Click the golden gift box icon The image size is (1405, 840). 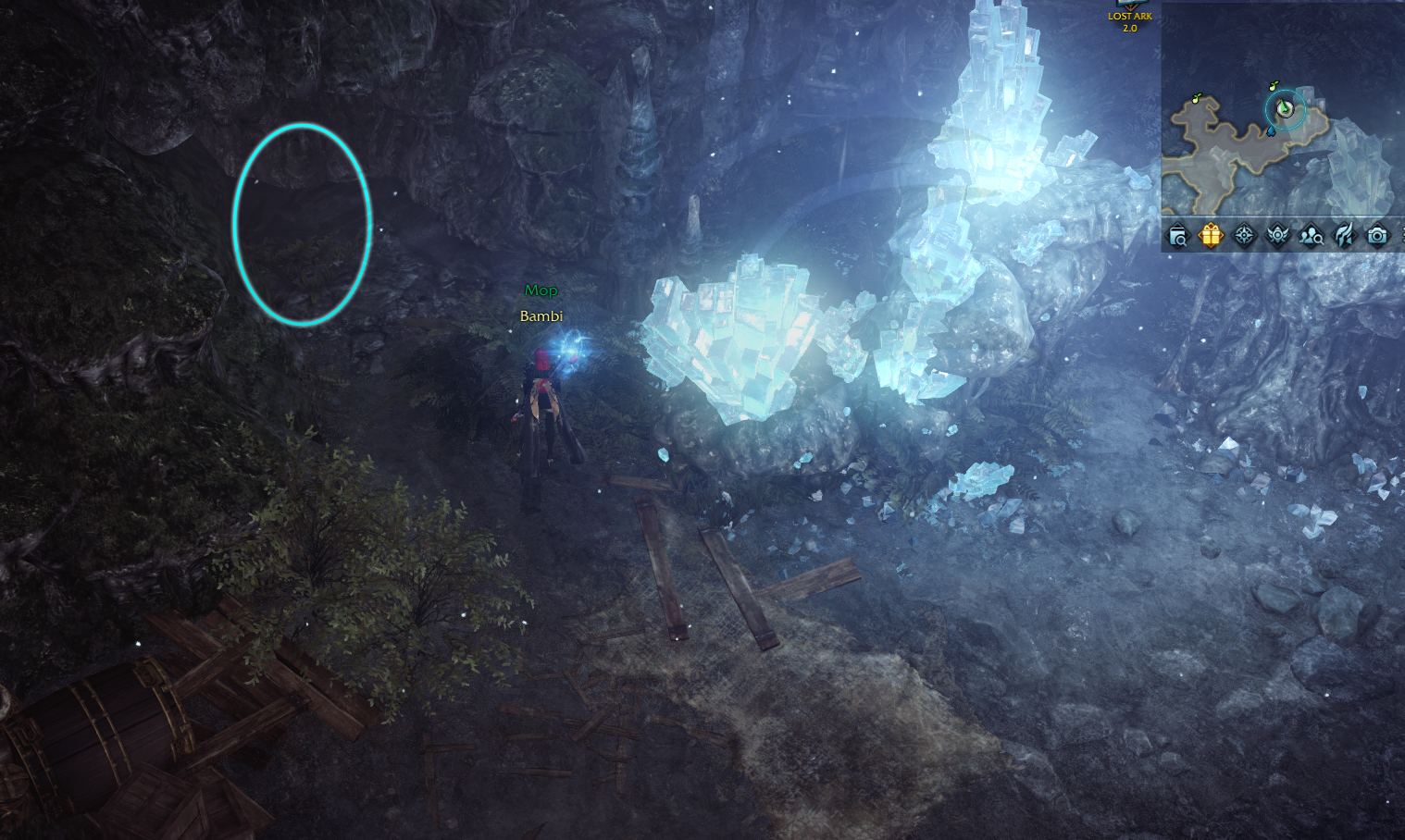[1211, 236]
